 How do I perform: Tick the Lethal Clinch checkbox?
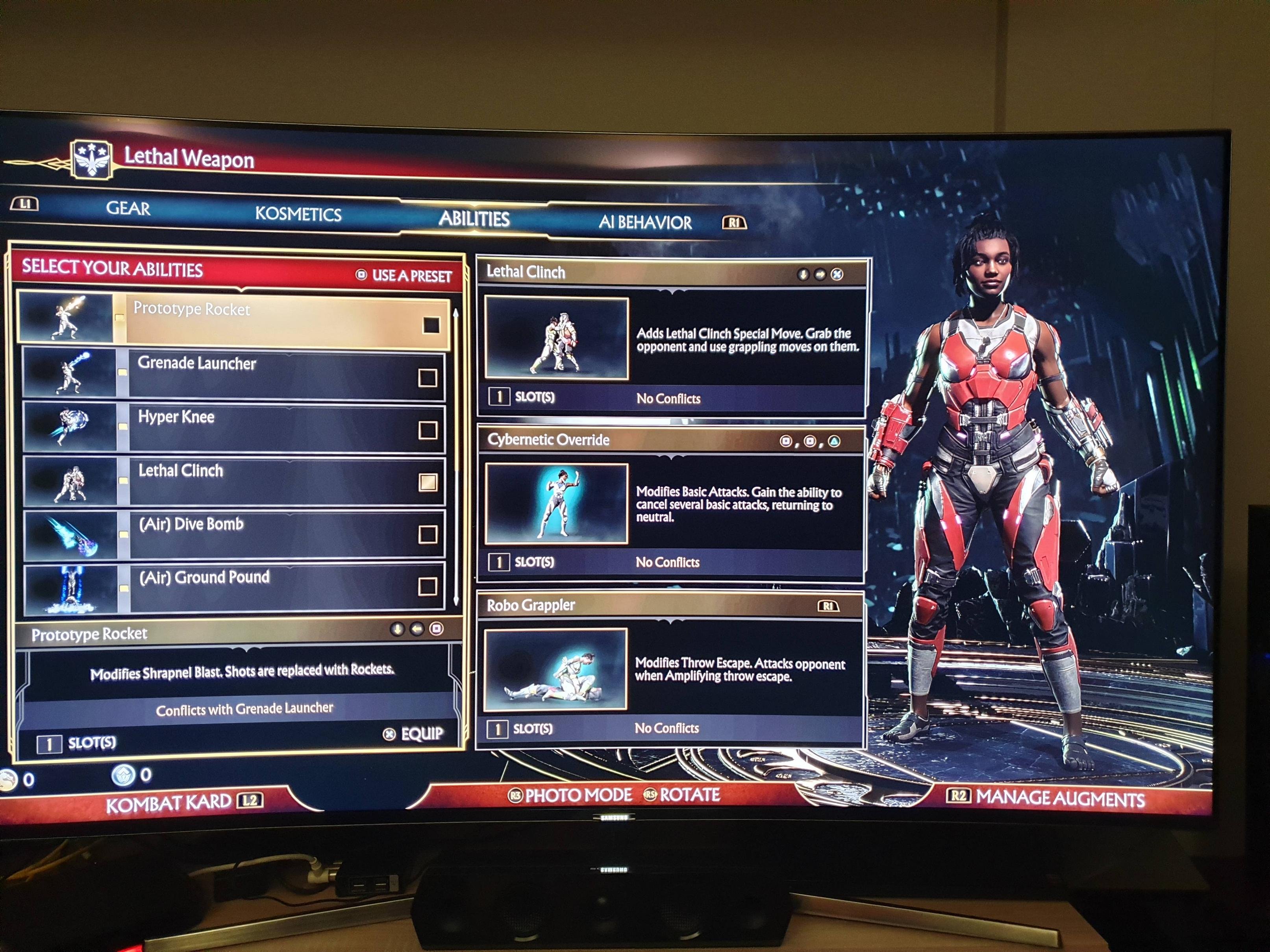click(428, 482)
